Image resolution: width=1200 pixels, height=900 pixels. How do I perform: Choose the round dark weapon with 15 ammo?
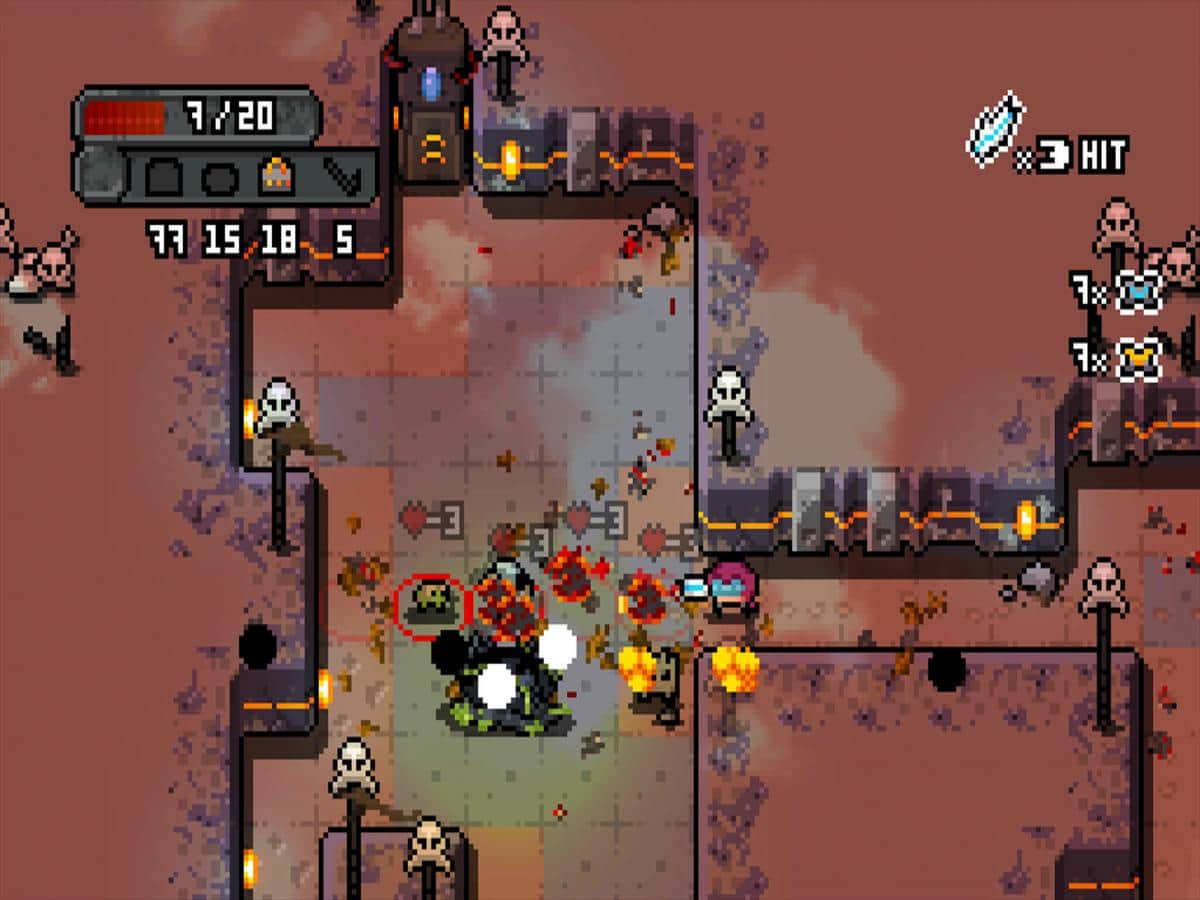click(x=218, y=178)
